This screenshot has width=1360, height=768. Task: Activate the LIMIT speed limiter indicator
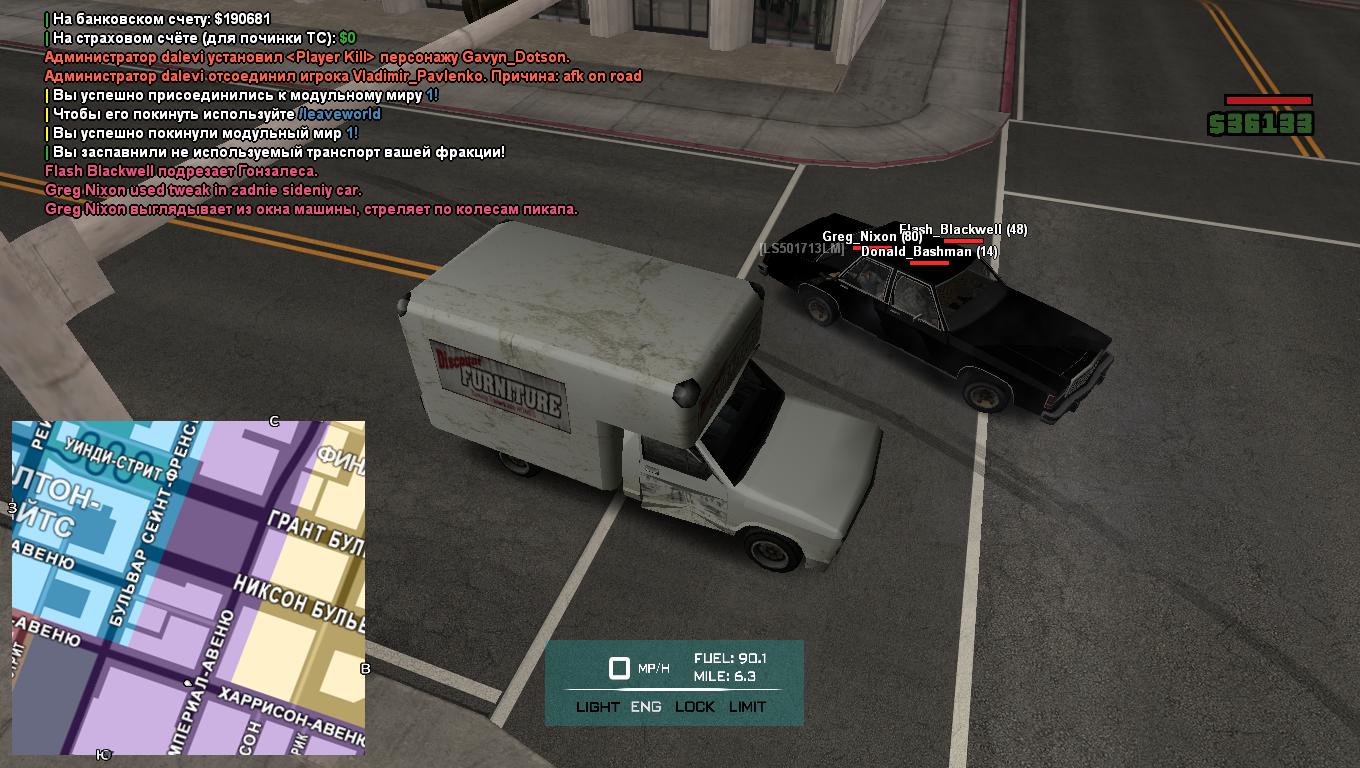(748, 707)
